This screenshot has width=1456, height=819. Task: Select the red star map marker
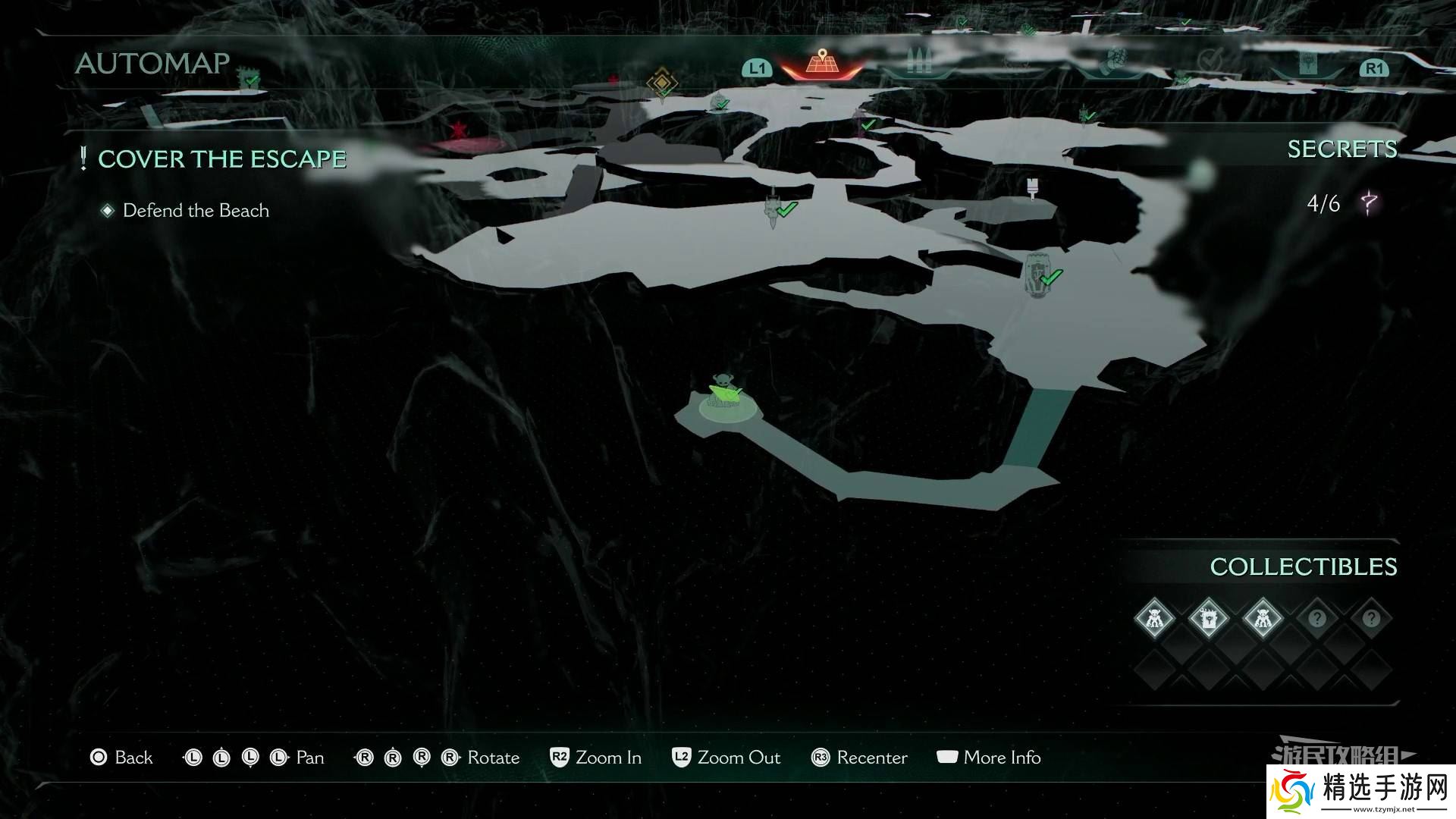pos(459,129)
